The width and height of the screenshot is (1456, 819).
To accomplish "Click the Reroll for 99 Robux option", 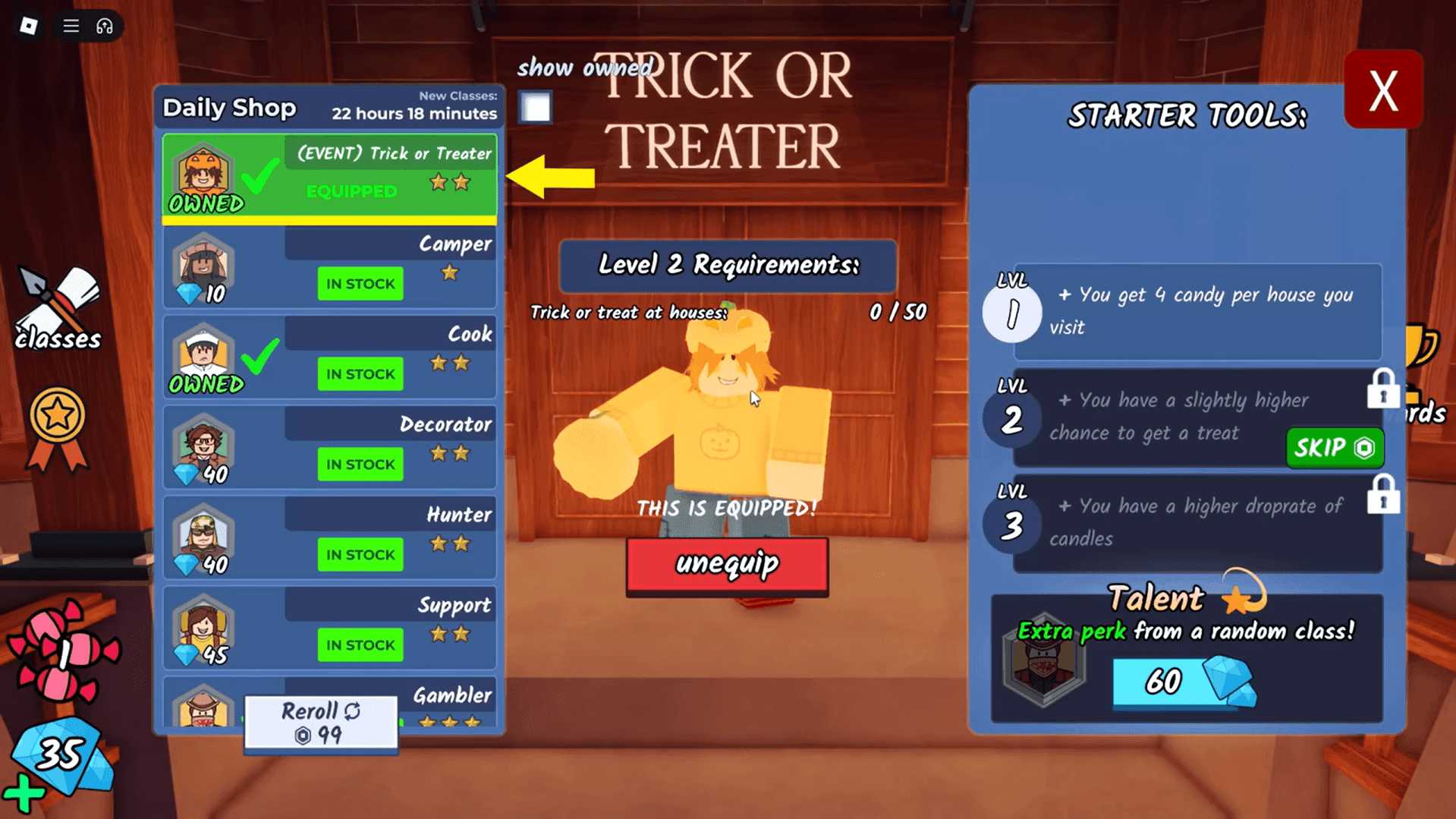I will 319,721.
